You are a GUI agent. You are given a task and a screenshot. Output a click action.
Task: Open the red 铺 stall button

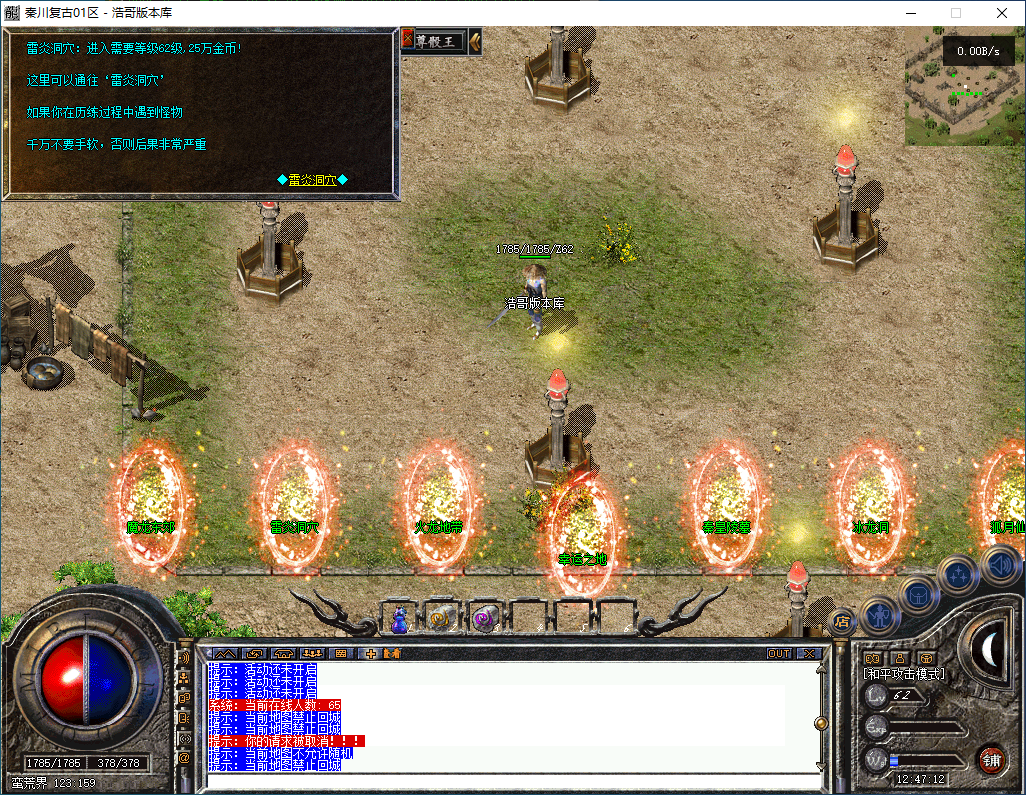(991, 758)
